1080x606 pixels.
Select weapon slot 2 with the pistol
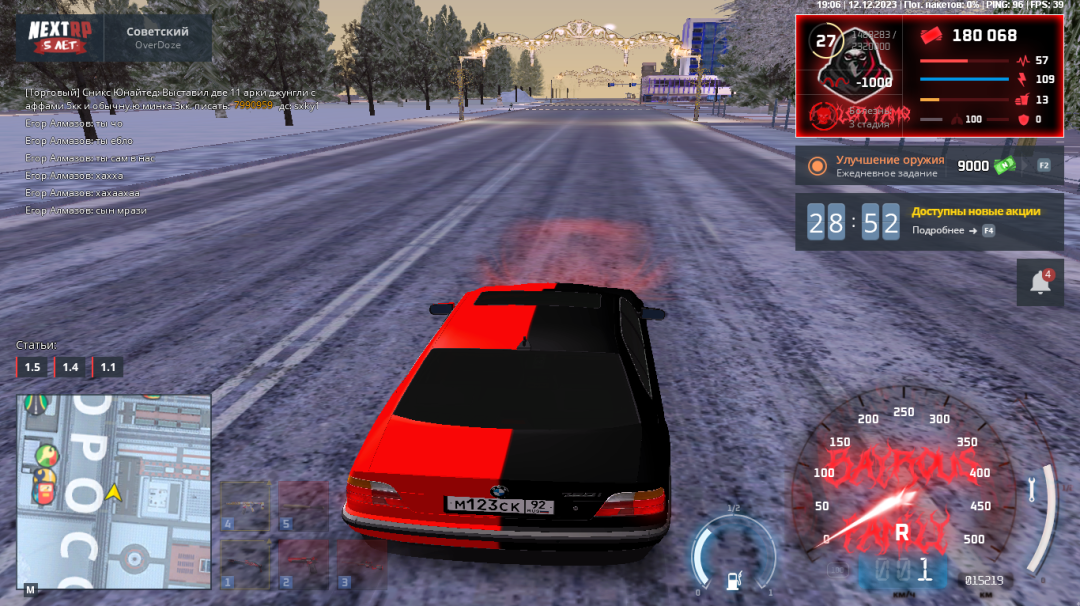coord(303,564)
